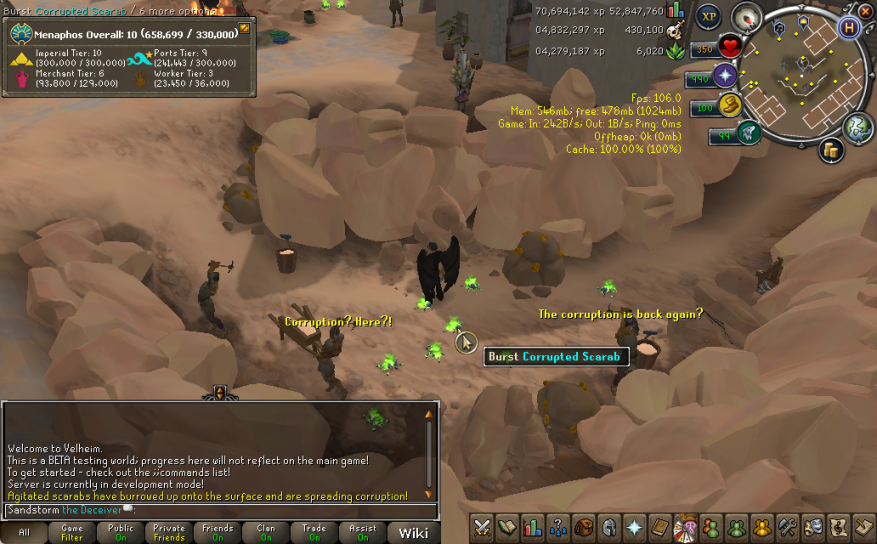This screenshot has height=544, width=877.
Task: Switch to the All chat tab
Action: [x=24, y=532]
